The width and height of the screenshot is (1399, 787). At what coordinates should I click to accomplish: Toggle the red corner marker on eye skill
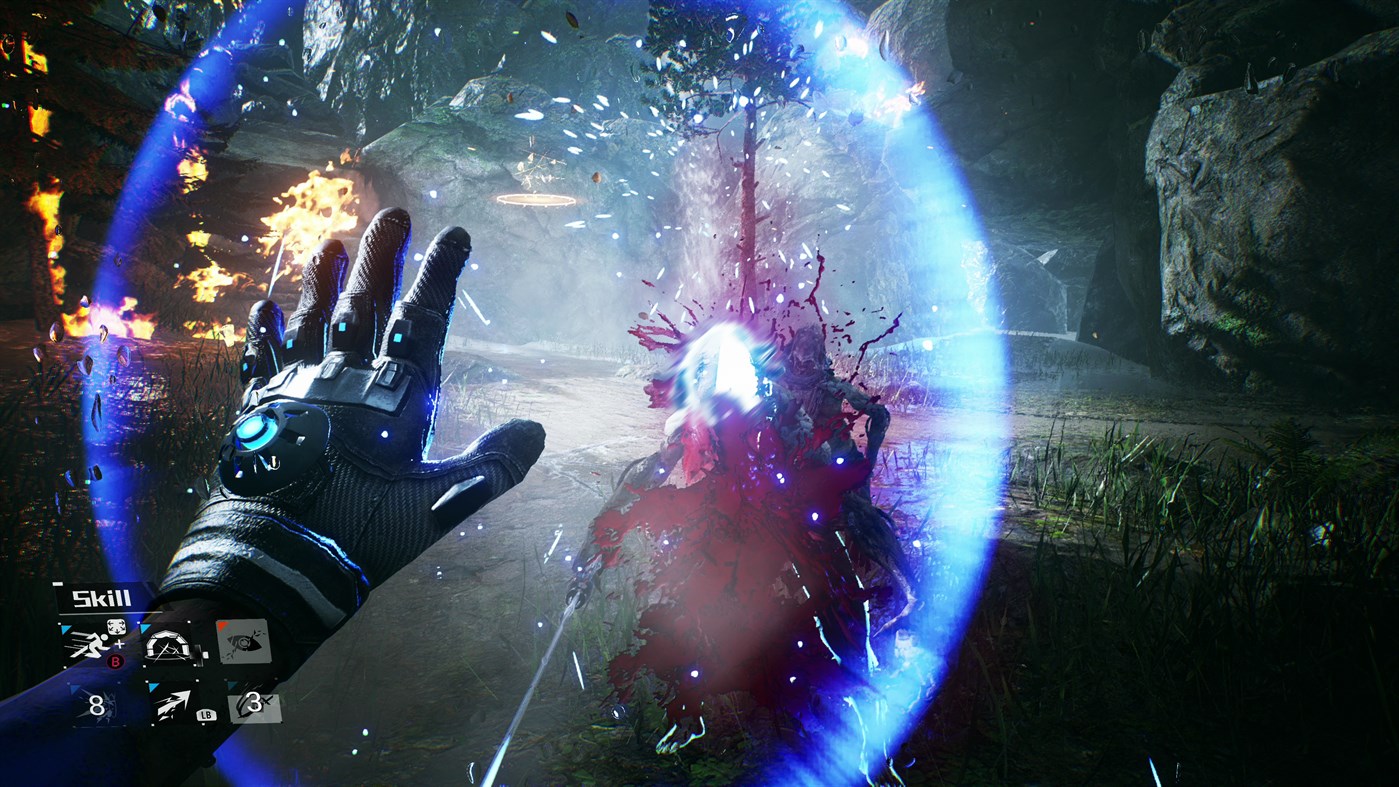(221, 626)
